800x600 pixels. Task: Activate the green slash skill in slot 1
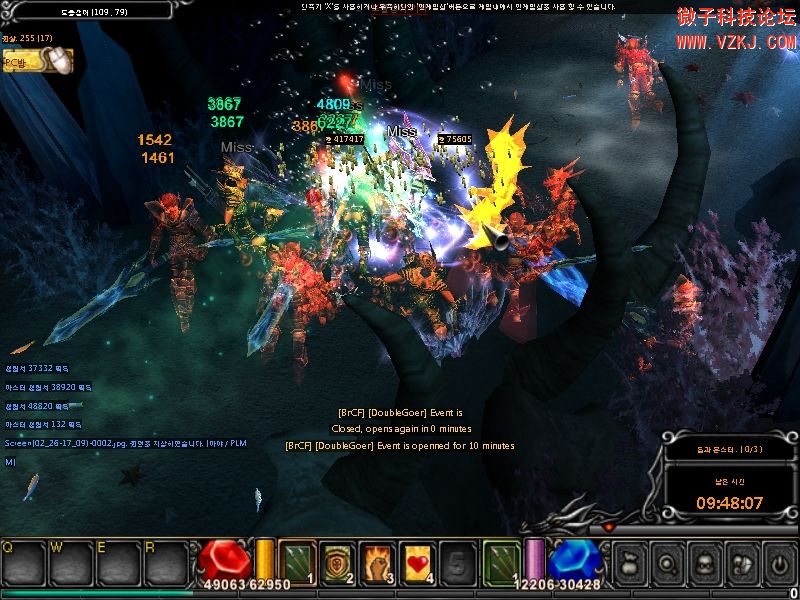(x=297, y=560)
